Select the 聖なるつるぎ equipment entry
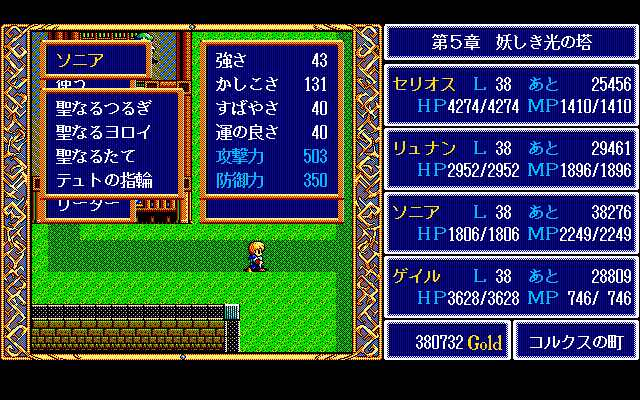 [x=104, y=108]
